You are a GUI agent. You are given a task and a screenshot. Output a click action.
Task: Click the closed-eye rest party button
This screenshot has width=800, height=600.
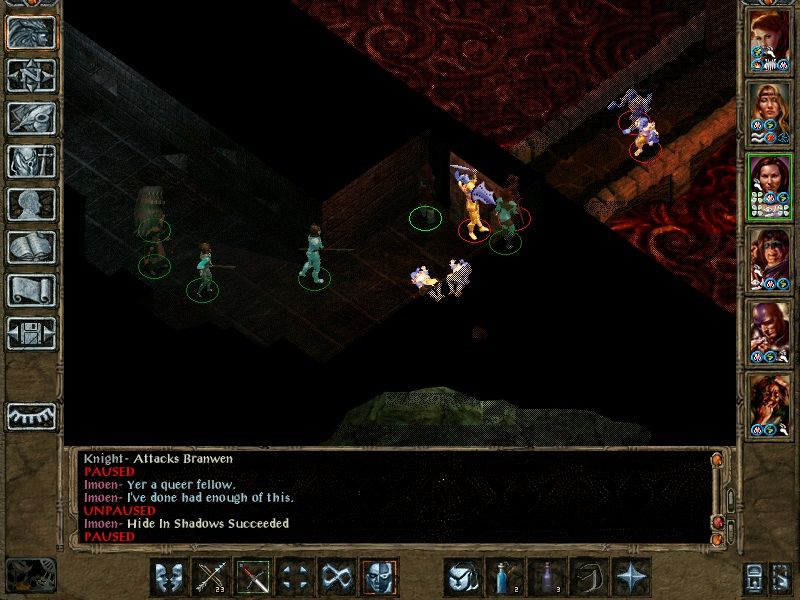click(31, 416)
